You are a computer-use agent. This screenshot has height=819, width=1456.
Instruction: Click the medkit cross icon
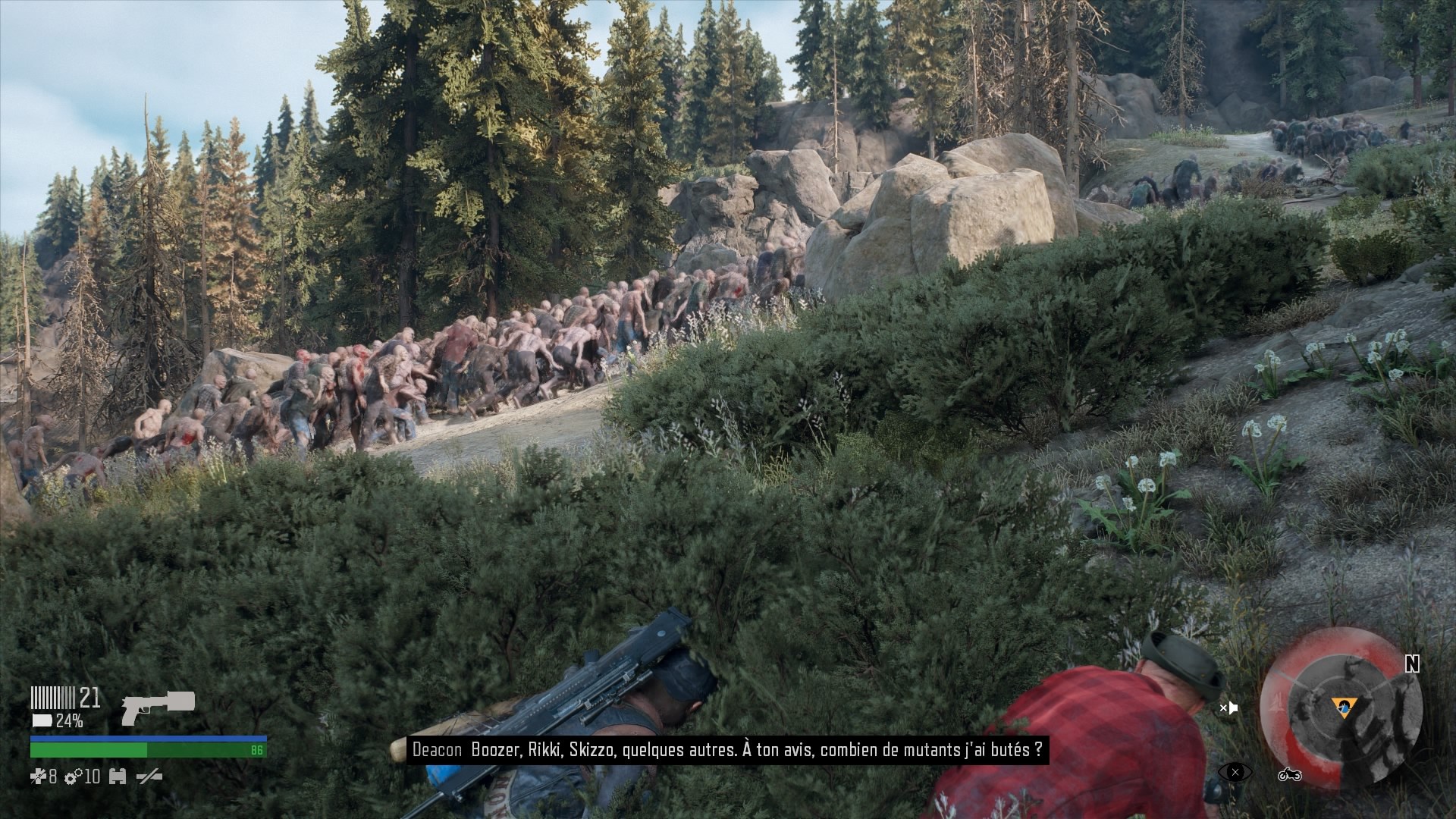click(x=38, y=777)
